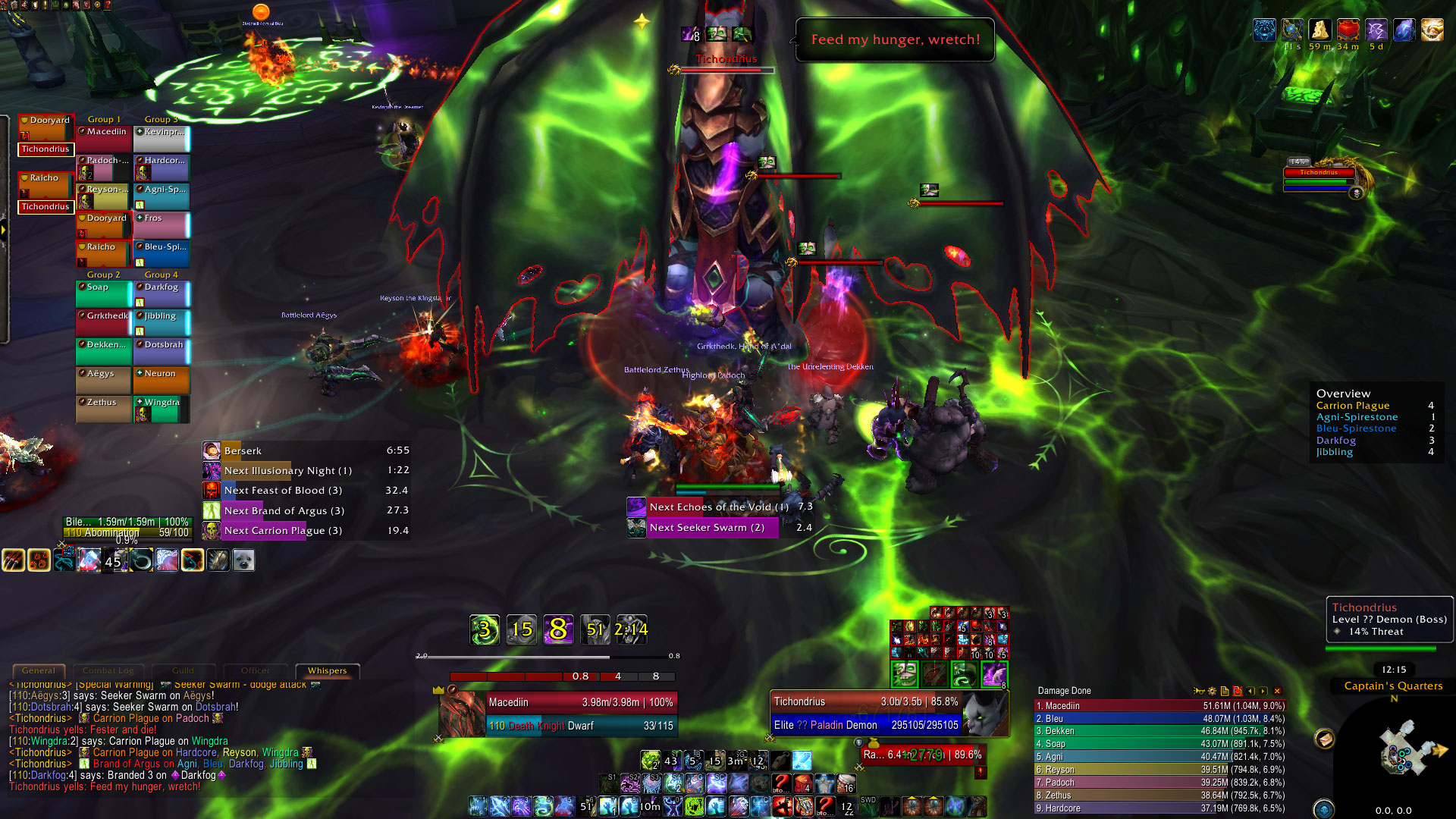Open the Guild chat tab

pos(183,670)
